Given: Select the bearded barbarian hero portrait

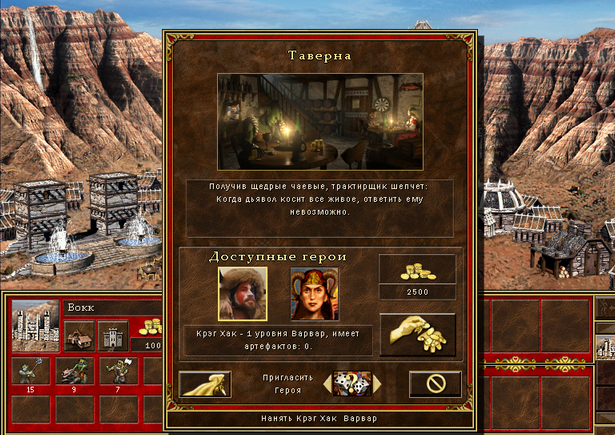Looking at the screenshot, I should point(243,292).
